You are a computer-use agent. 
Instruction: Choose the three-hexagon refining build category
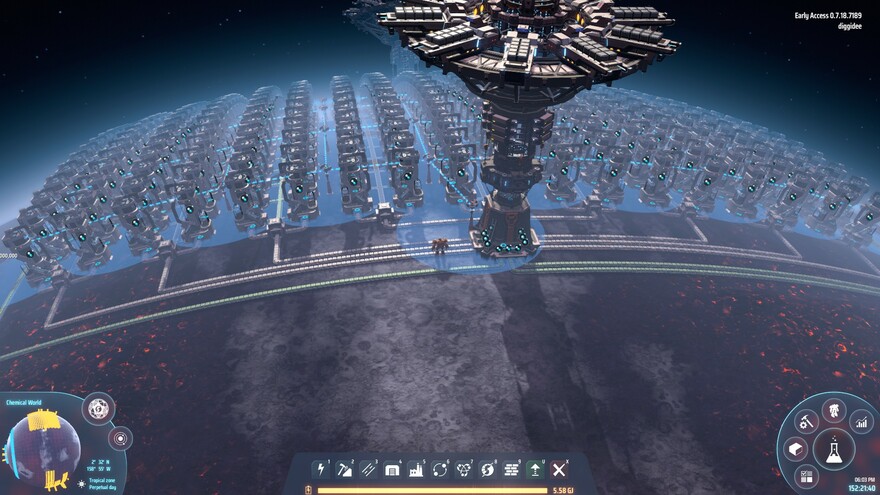pos(464,469)
